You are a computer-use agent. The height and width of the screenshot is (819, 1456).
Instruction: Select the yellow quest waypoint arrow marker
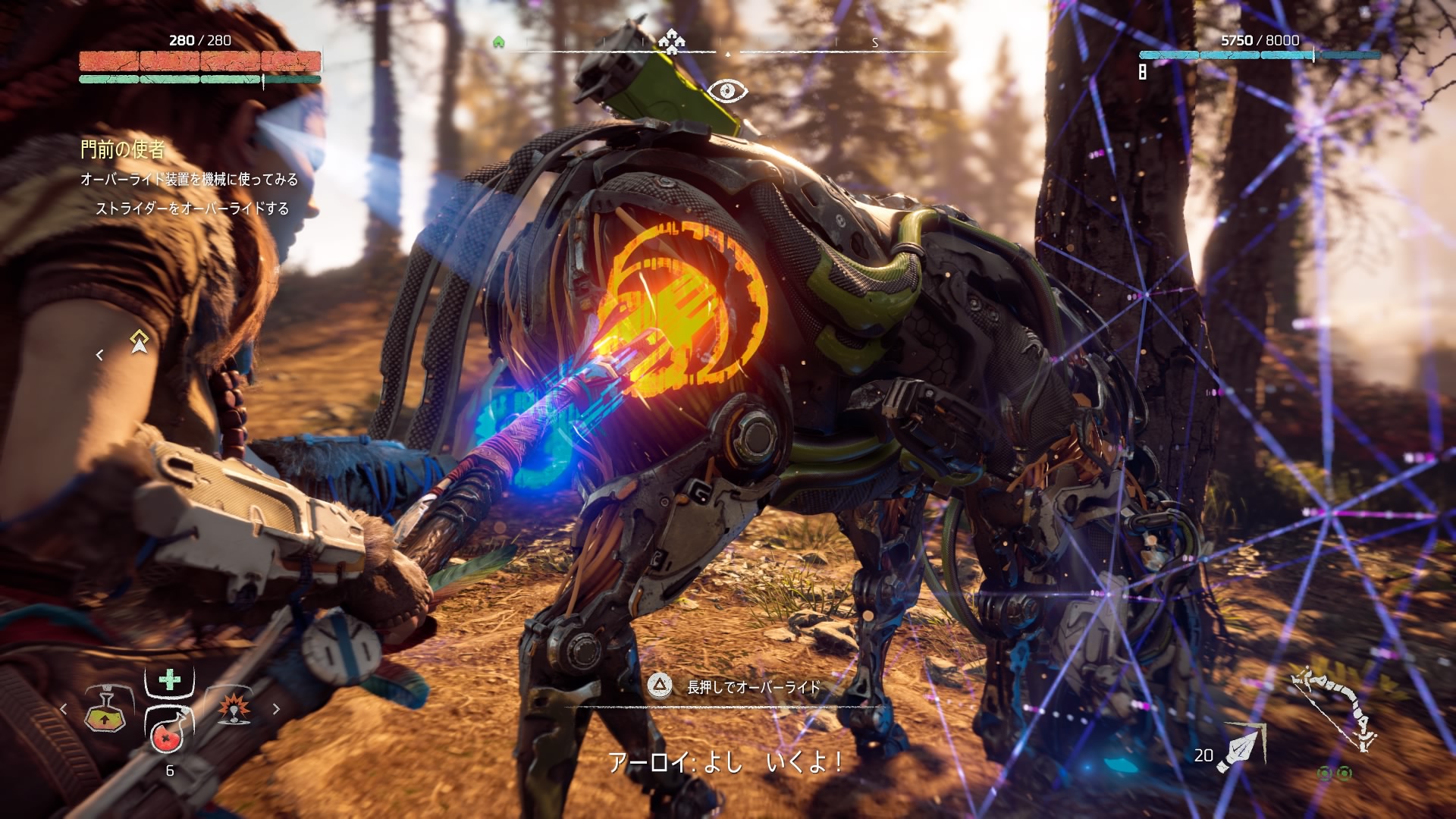tap(139, 342)
